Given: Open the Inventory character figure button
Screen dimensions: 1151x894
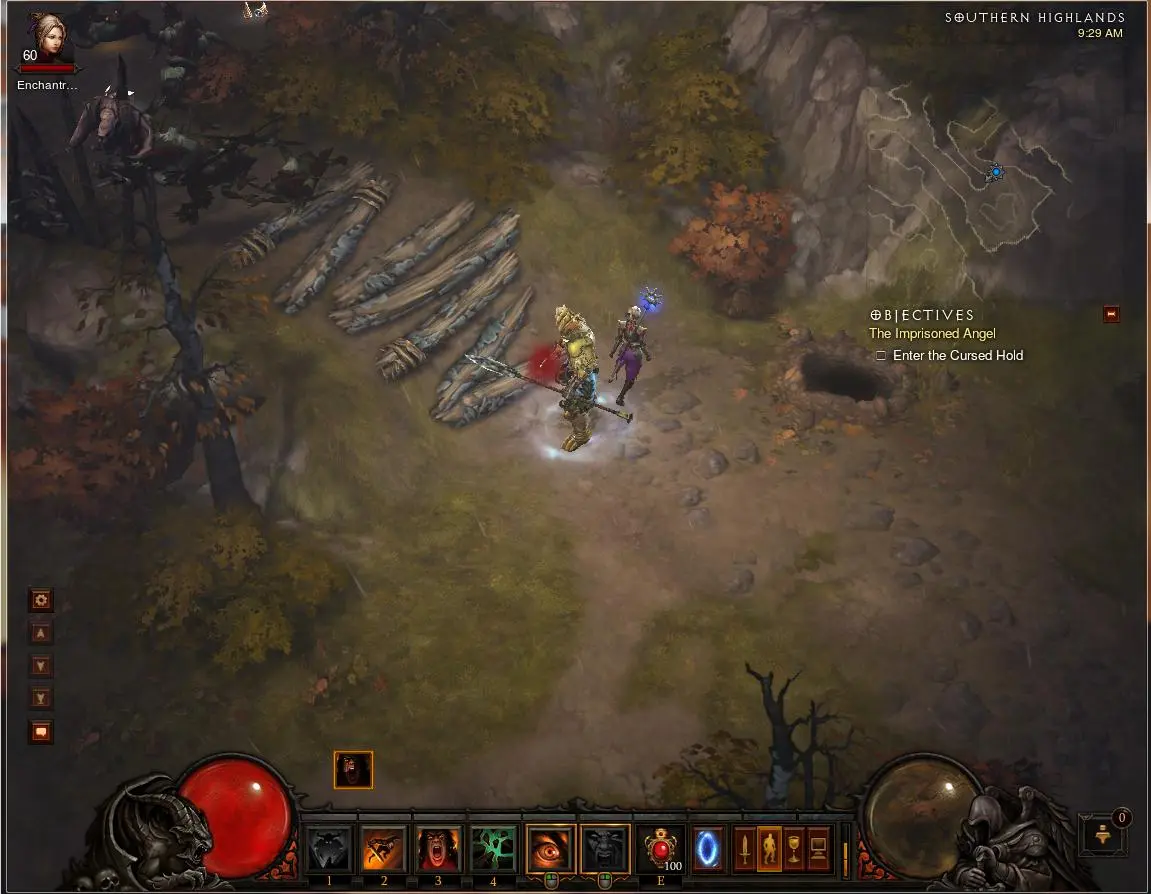Looking at the screenshot, I should [769, 849].
